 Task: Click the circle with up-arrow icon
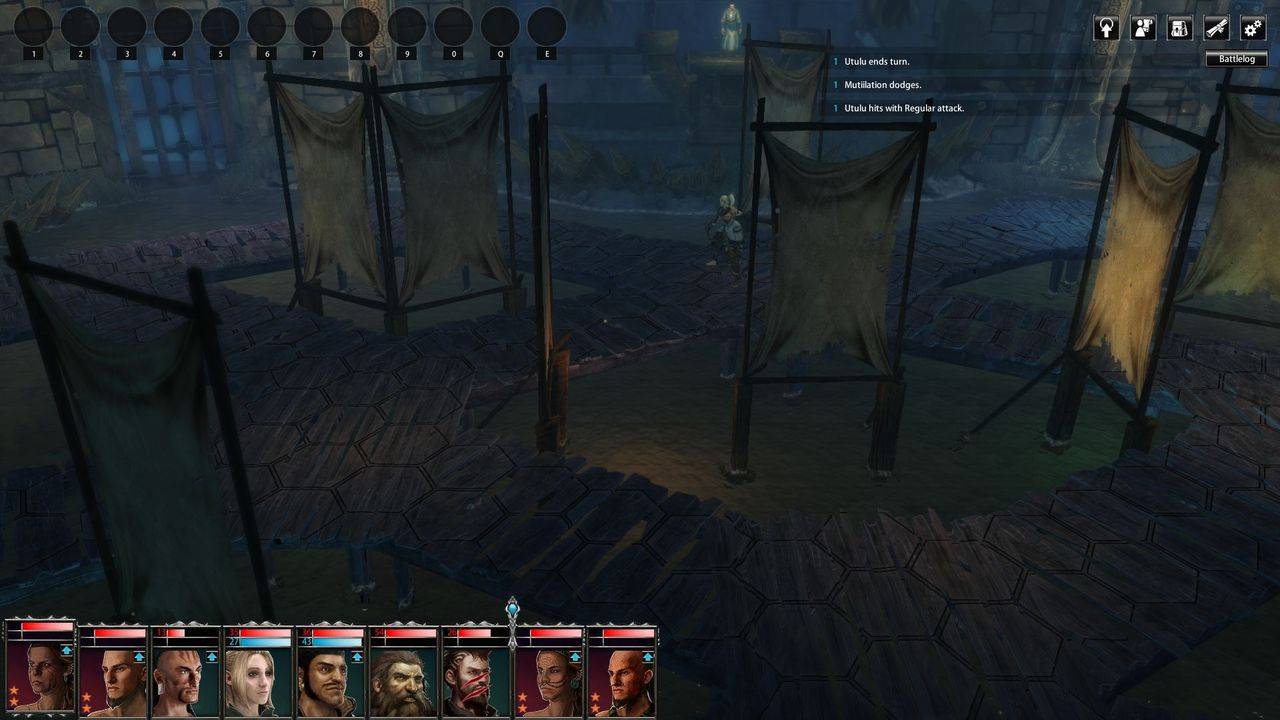point(1106,28)
